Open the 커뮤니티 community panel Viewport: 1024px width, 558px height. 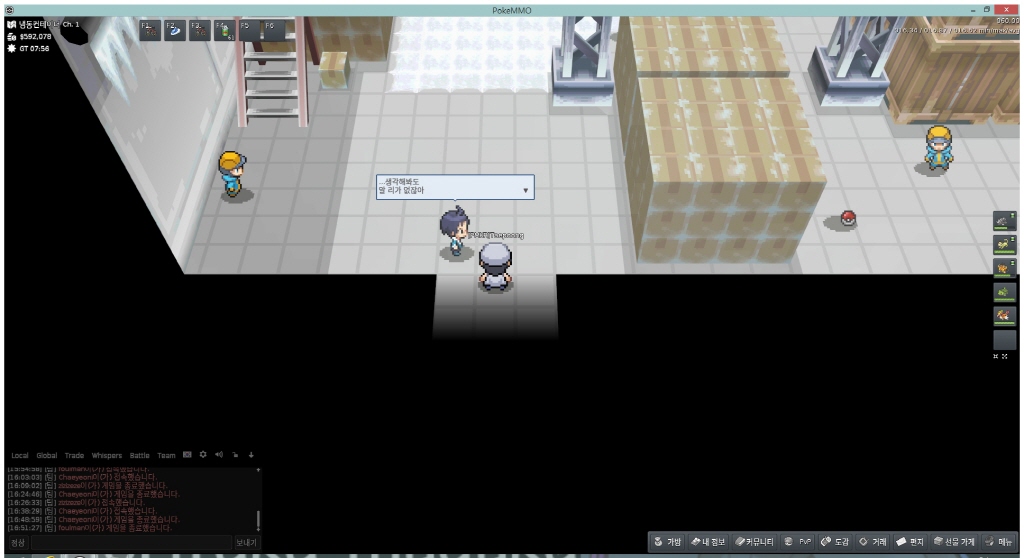(x=756, y=541)
